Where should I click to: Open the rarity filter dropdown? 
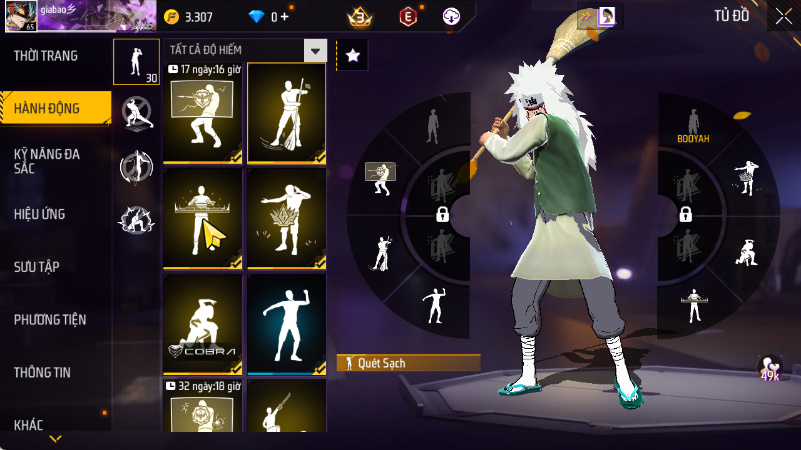click(315, 51)
